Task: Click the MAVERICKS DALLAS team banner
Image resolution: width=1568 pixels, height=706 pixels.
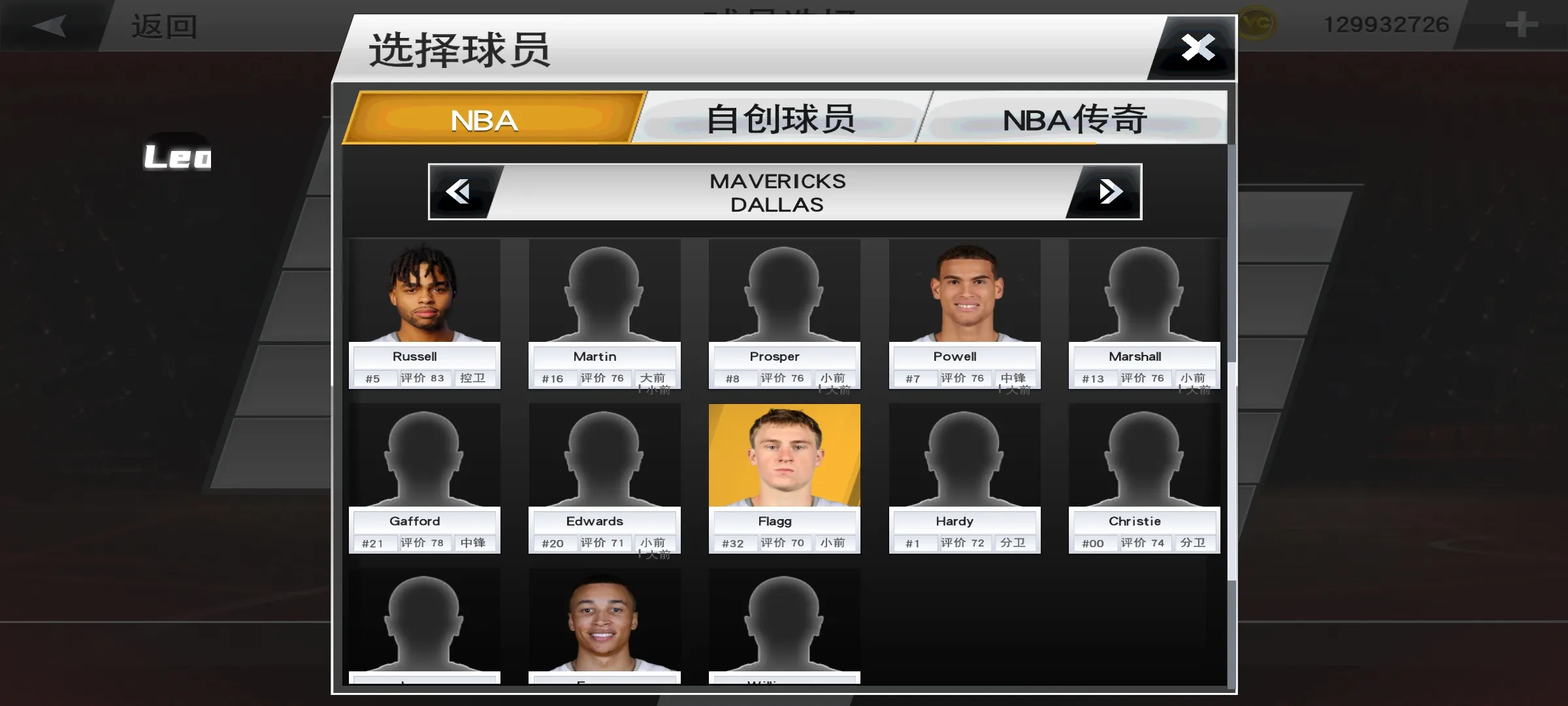Action: tap(777, 192)
